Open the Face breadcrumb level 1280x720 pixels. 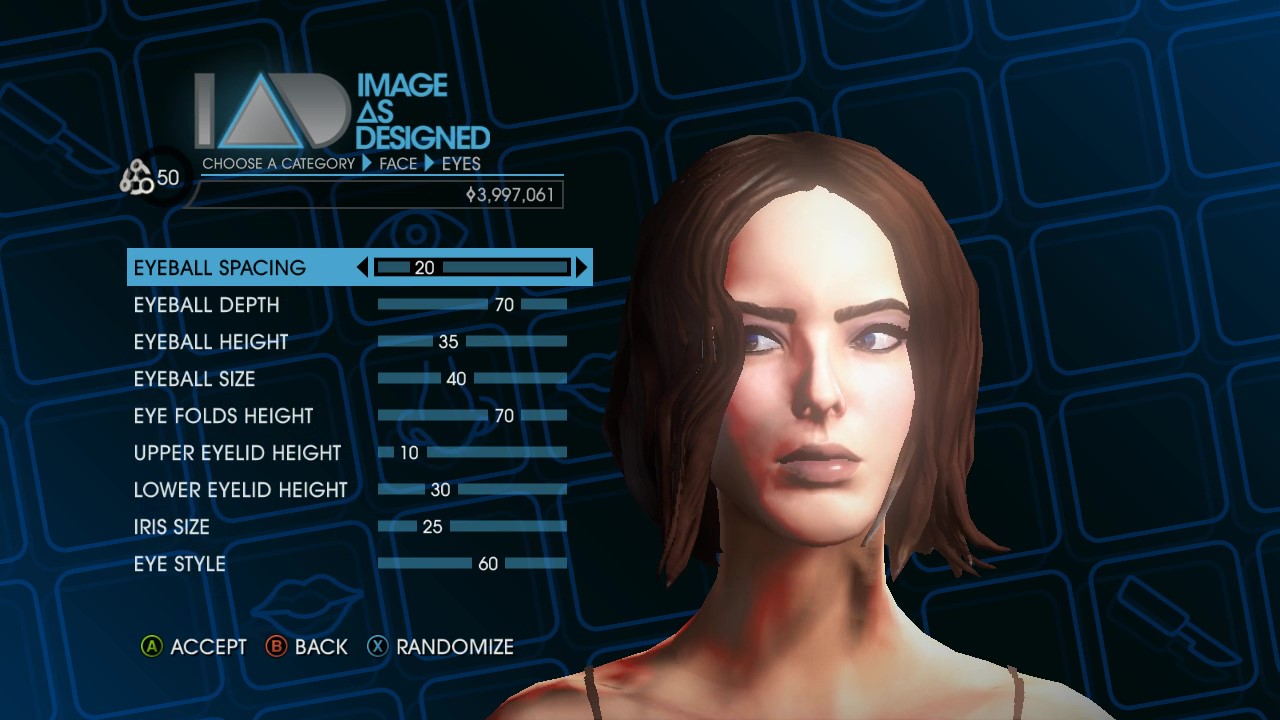[x=398, y=163]
